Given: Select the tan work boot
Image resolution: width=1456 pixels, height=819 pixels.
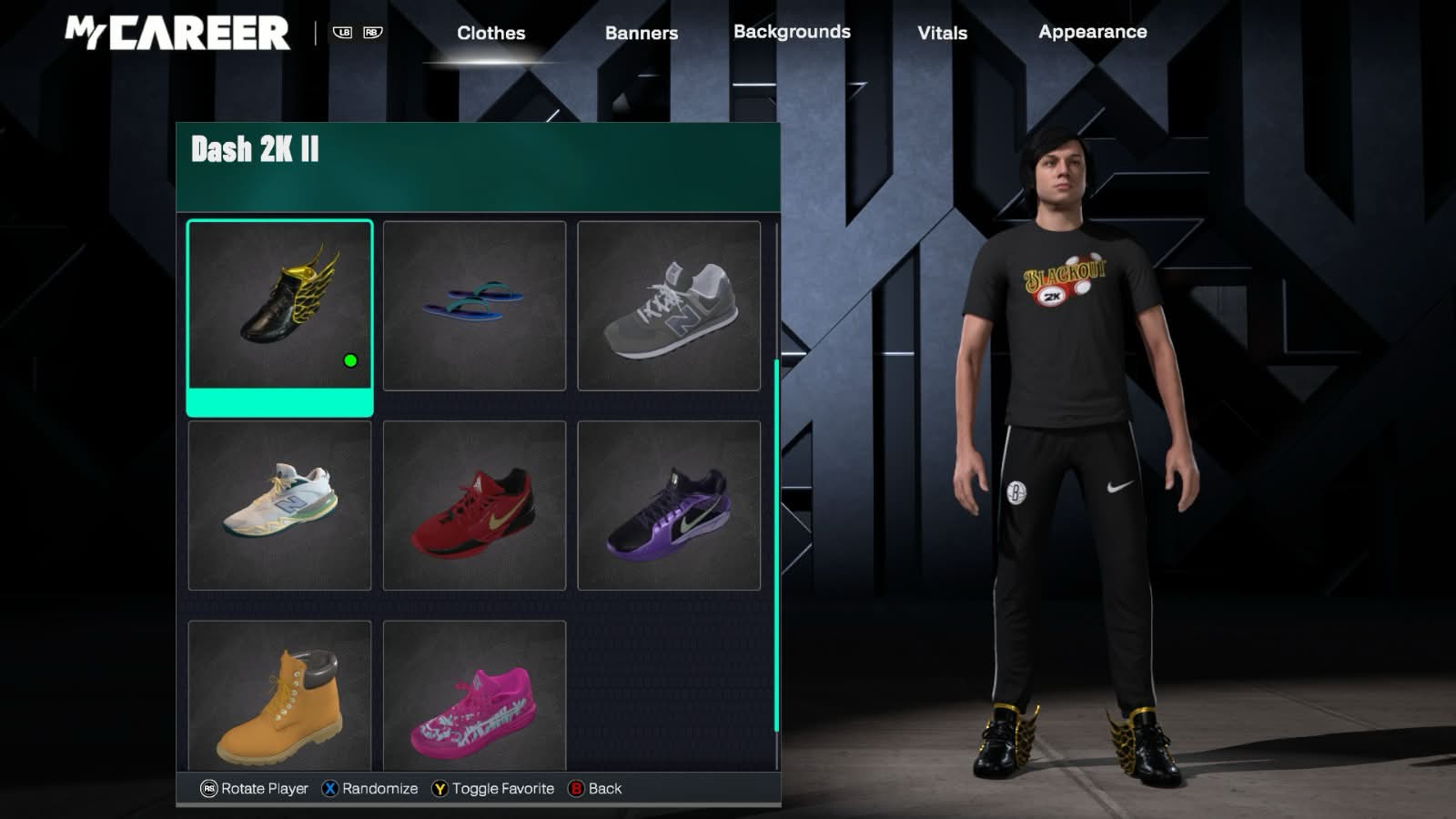Looking at the screenshot, I should pyautogui.click(x=279, y=696).
